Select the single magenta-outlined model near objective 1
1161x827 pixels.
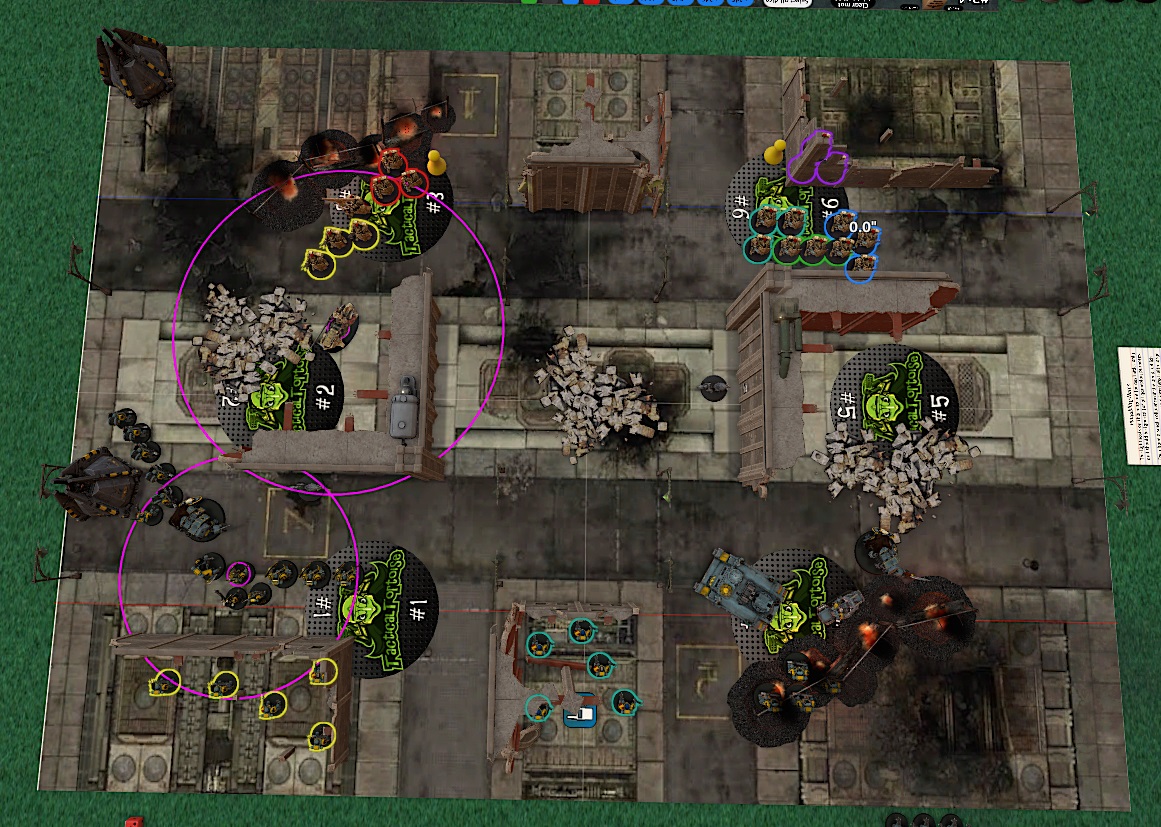click(x=238, y=573)
